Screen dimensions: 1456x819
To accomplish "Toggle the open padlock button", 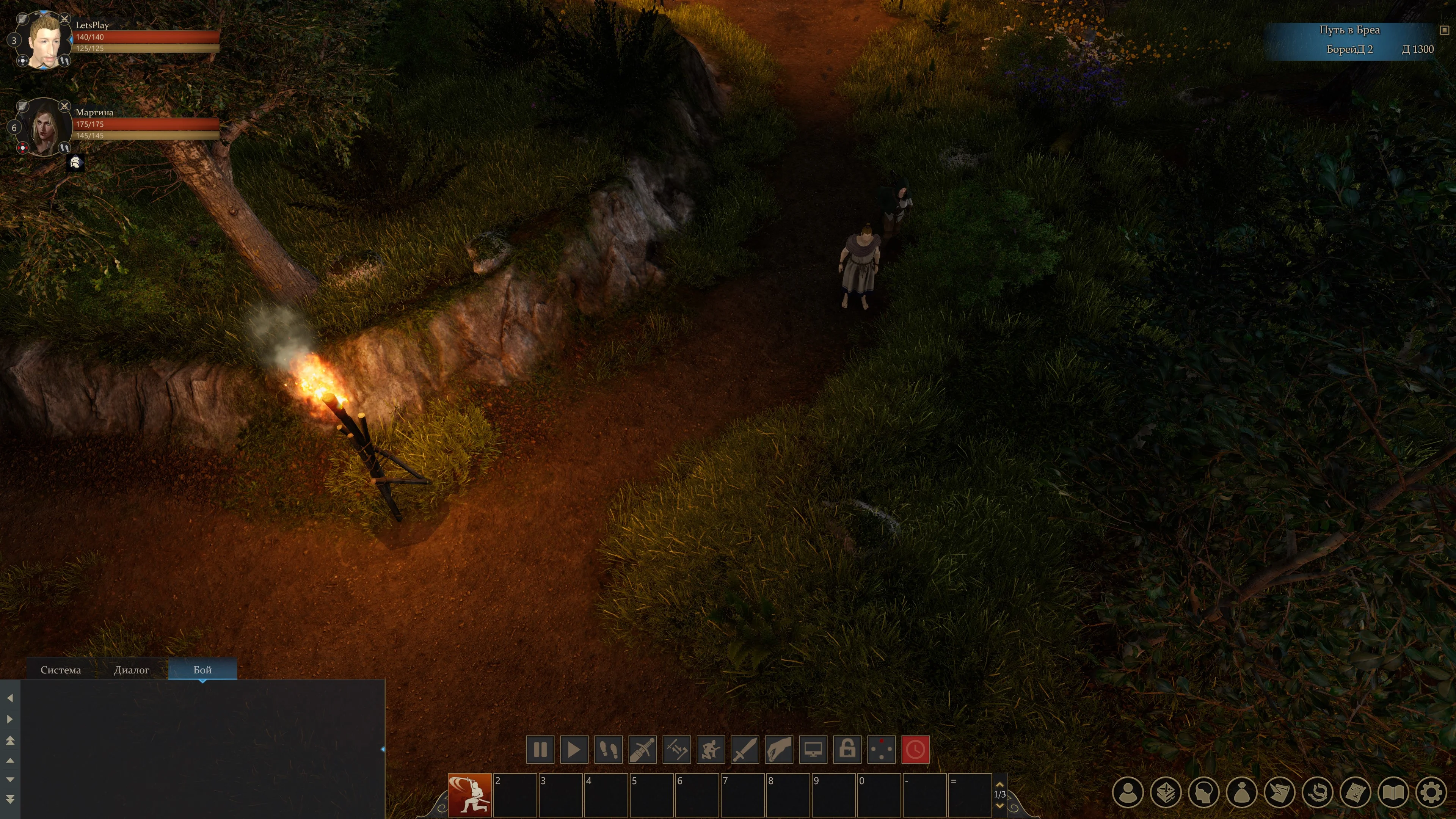I will click(847, 750).
